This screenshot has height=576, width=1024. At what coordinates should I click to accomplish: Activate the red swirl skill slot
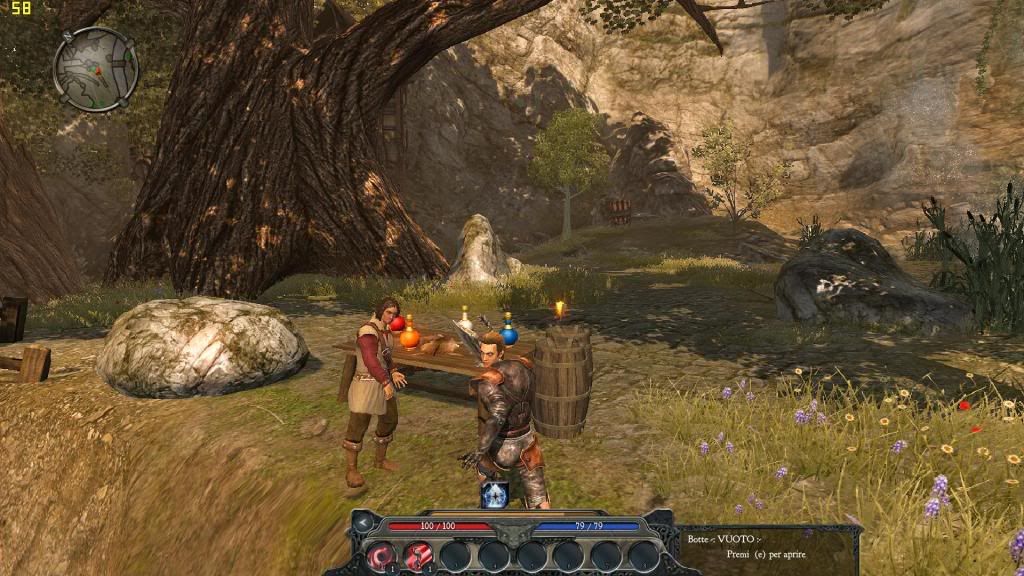381,554
